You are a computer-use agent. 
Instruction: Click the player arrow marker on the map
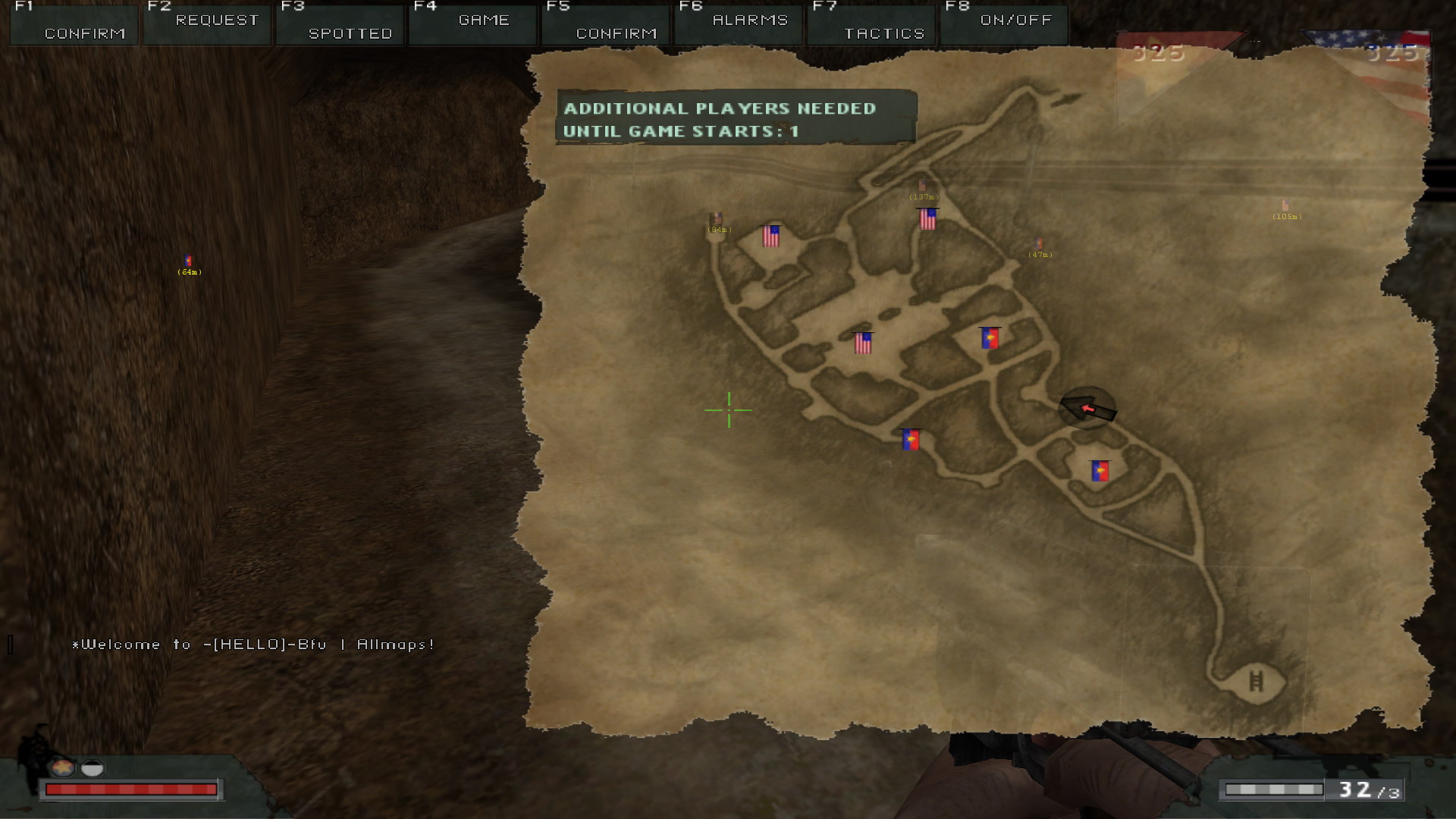[x=1087, y=409]
